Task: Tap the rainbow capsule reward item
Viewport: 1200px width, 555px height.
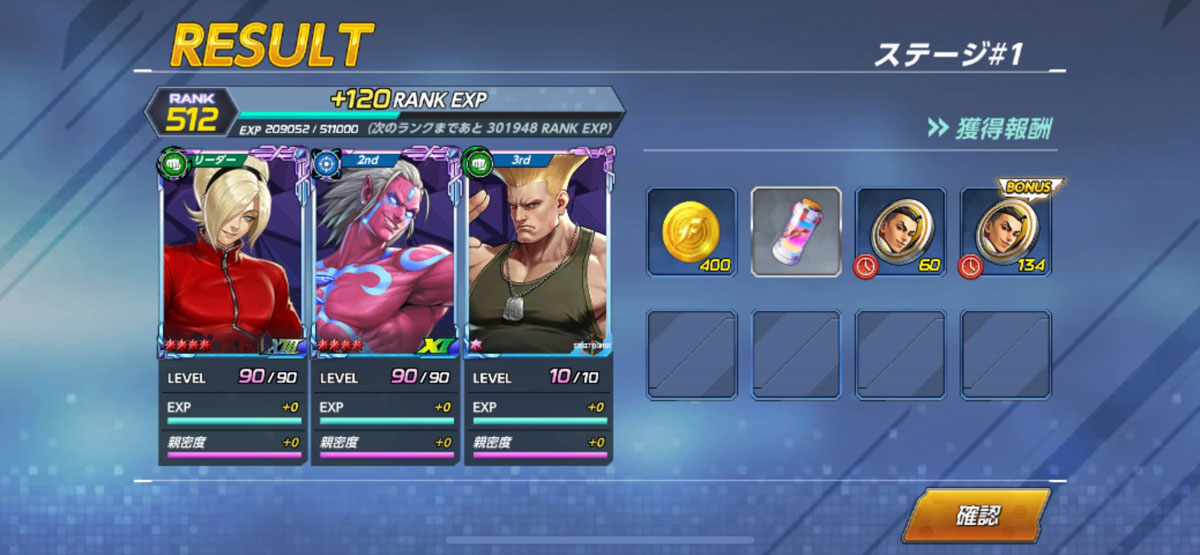Action: tap(796, 232)
